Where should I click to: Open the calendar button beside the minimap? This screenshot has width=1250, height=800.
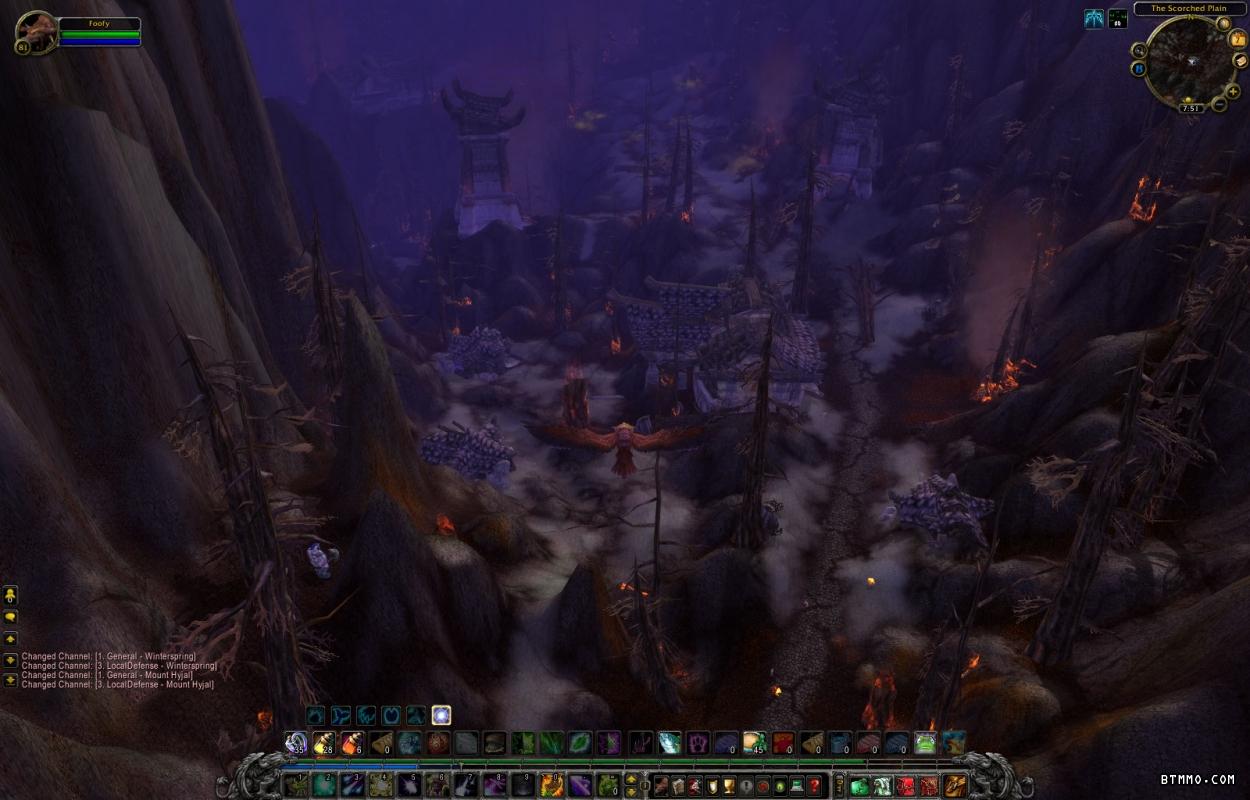1237,40
